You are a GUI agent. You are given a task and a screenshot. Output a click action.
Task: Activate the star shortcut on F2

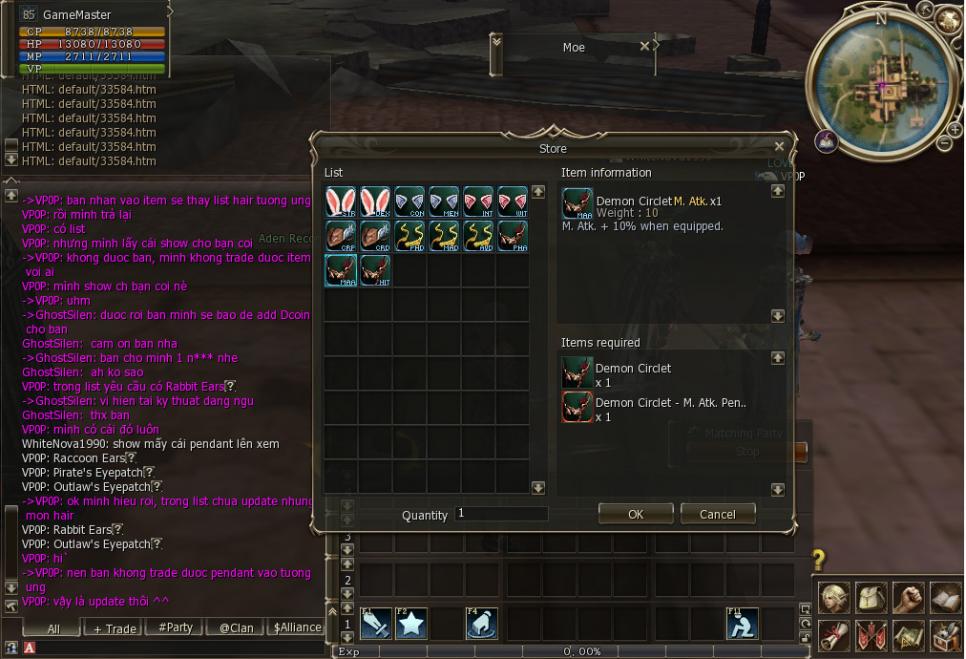pos(412,623)
